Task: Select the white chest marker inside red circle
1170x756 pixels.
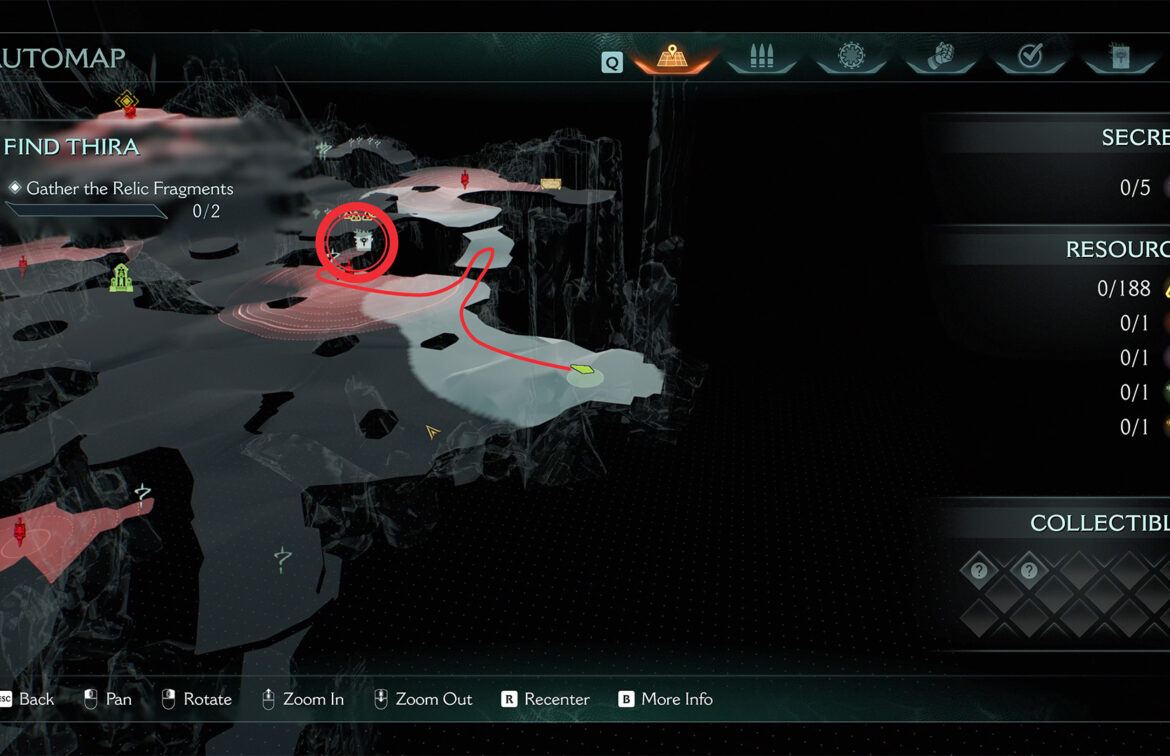Action: coord(362,241)
